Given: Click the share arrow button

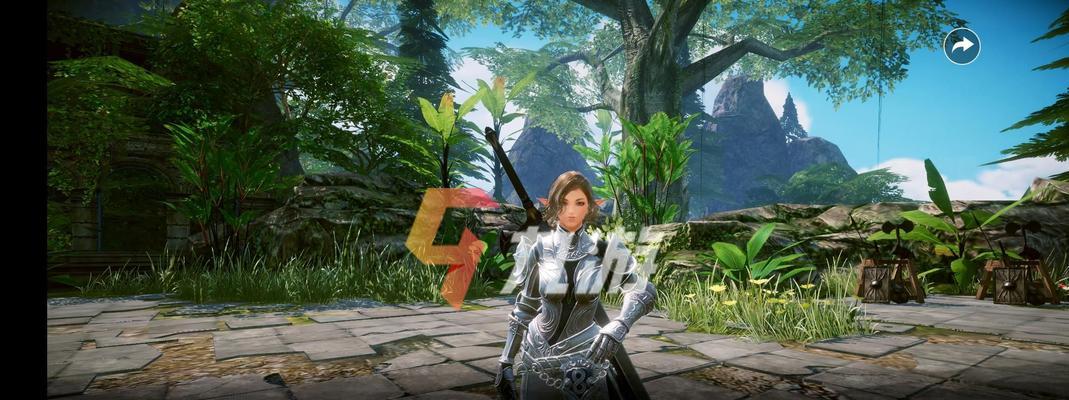Looking at the screenshot, I should pos(962,46).
